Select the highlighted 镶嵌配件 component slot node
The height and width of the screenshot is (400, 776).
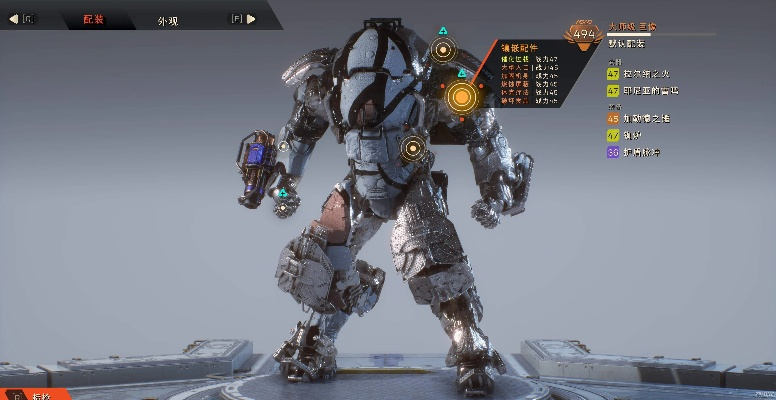coord(461,97)
